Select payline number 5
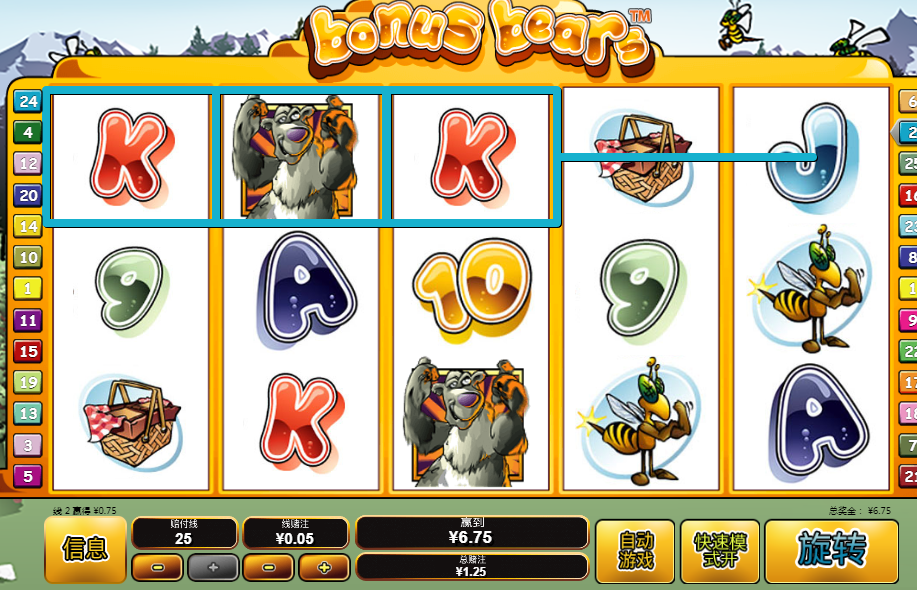This screenshot has width=917, height=590. 27,476
